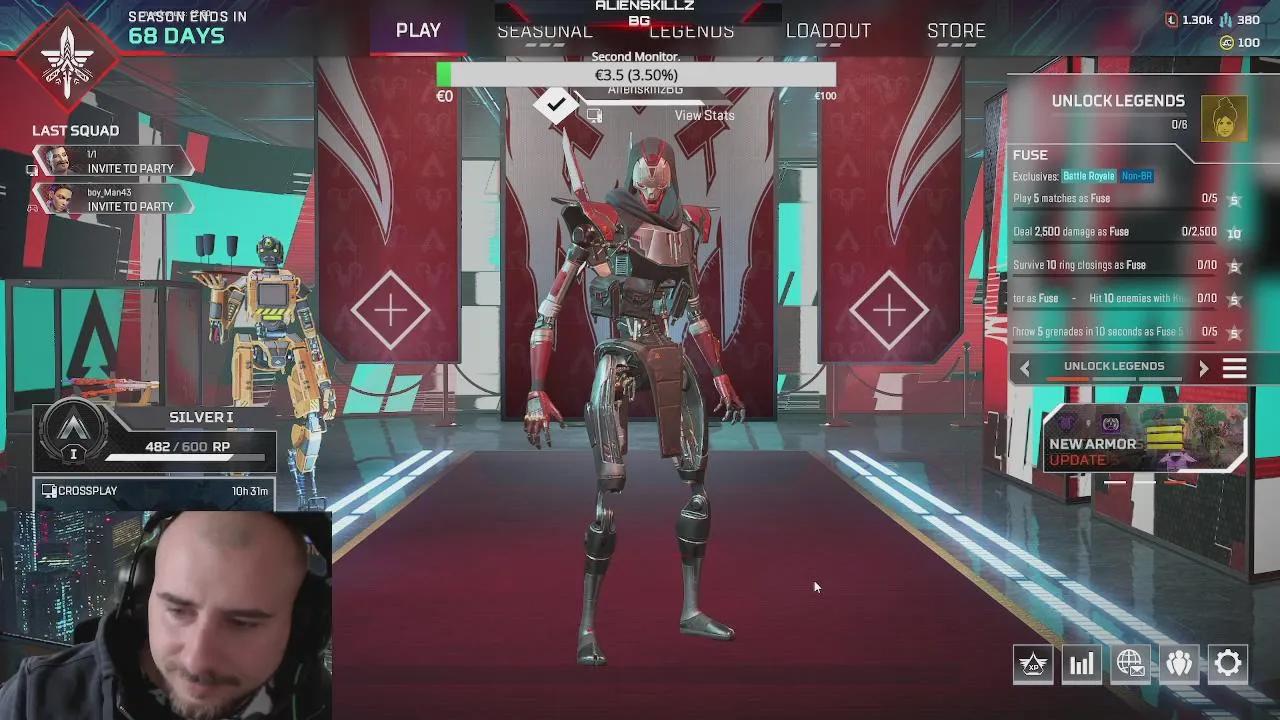The height and width of the screenshot is (720, 1280).
Task: Open the friends party icon
Action: pos(1179,663)
